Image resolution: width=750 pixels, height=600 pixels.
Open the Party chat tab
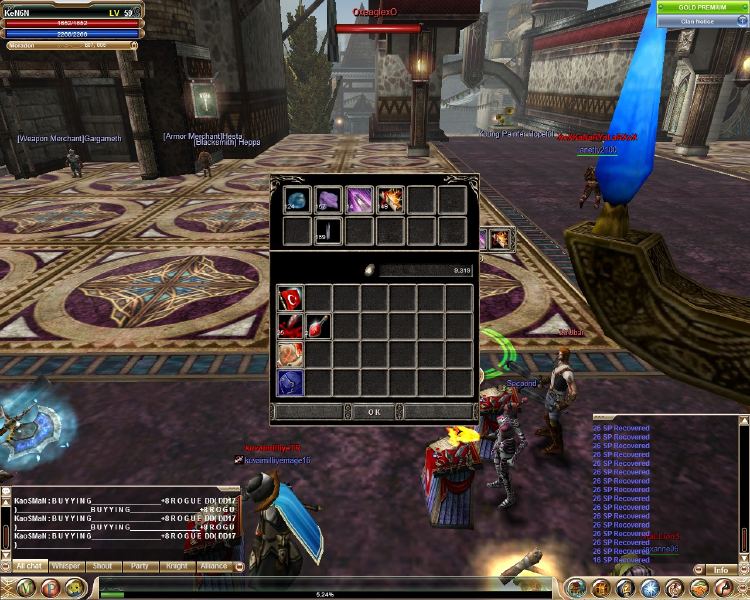[x=139, y=566]
